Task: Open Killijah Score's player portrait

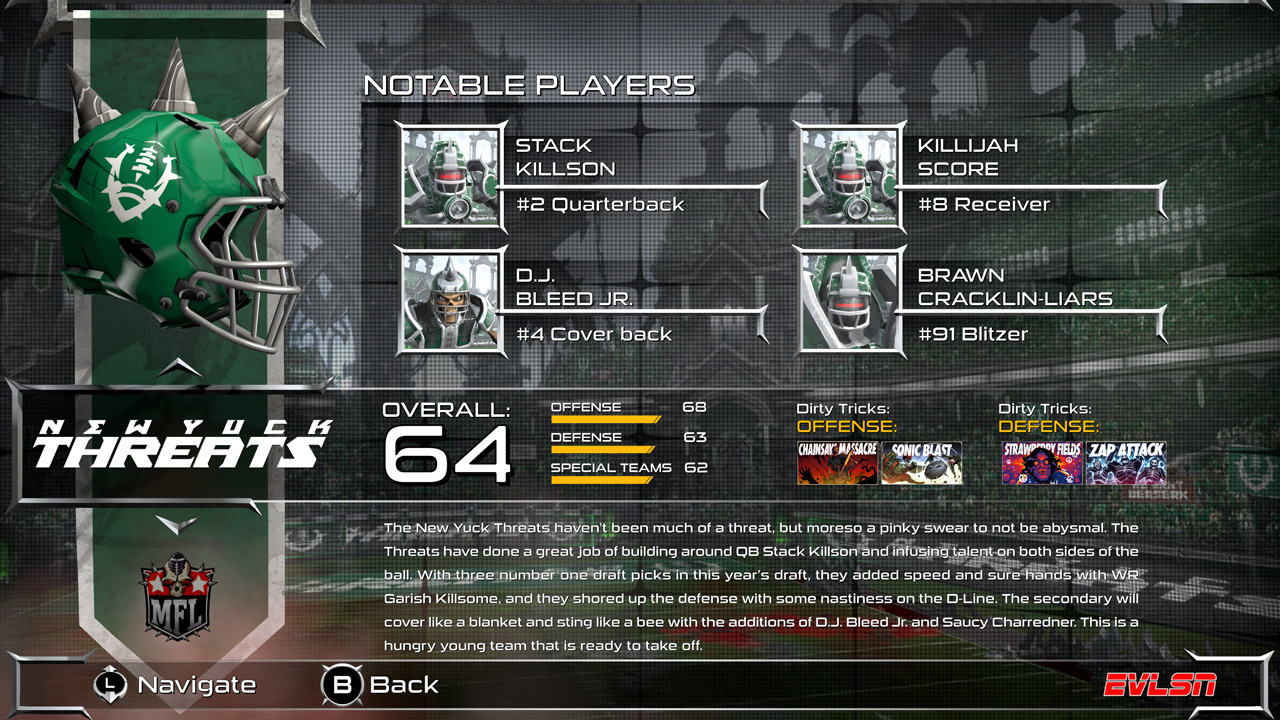Action: tap(848, 176)
